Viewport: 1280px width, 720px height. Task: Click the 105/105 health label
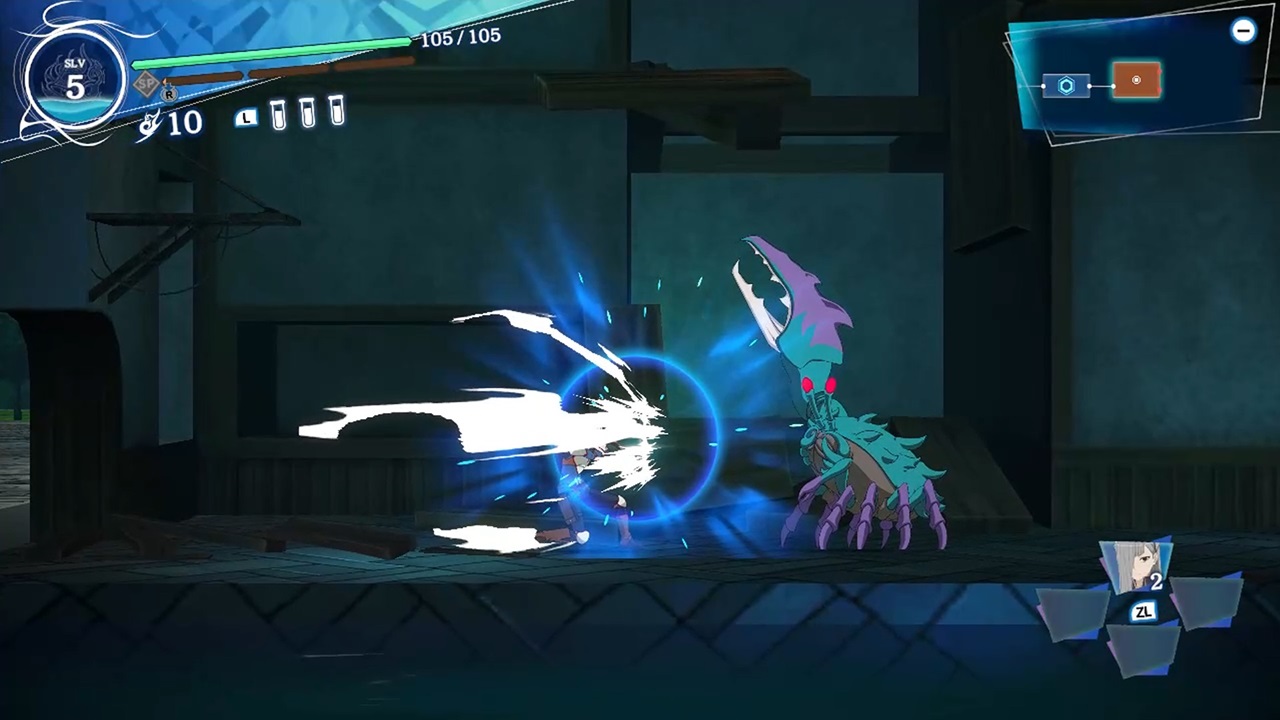tap(460, 37)
